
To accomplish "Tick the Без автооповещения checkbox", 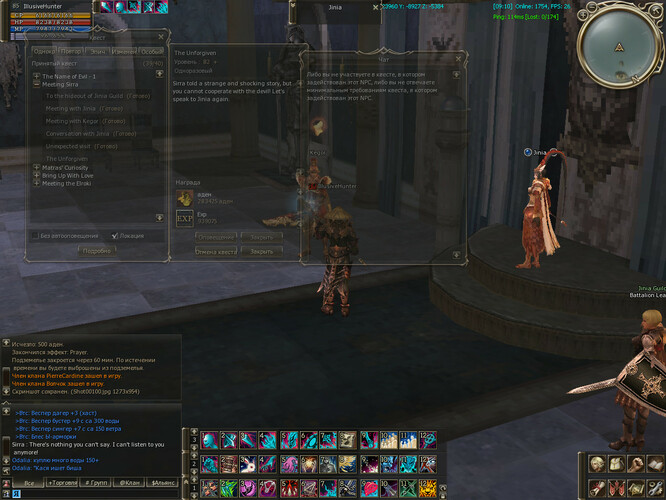I will [x=34, y=236].
